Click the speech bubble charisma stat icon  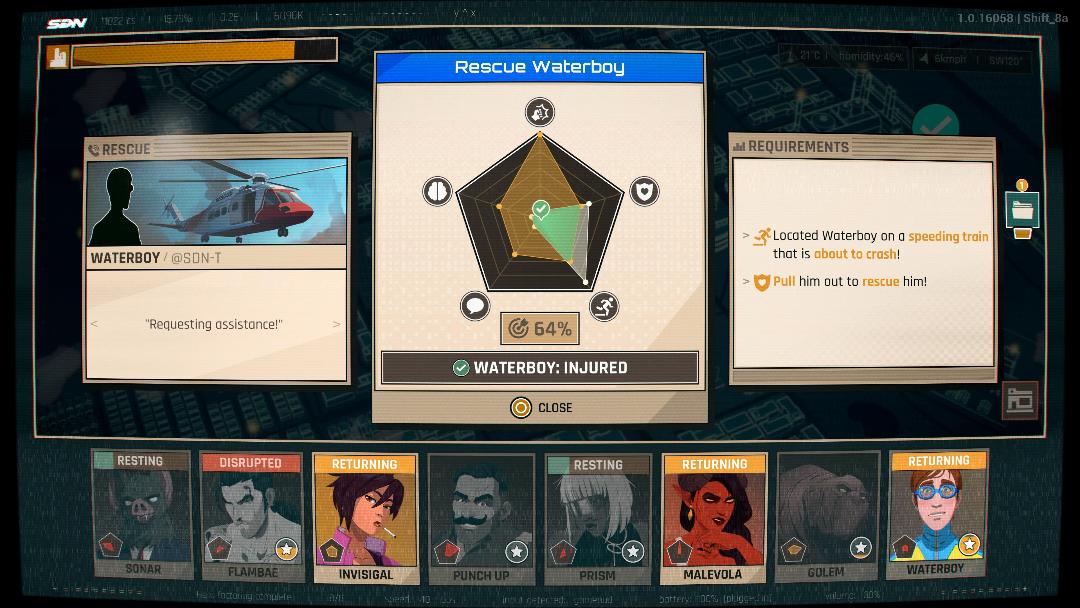[476, 306]
